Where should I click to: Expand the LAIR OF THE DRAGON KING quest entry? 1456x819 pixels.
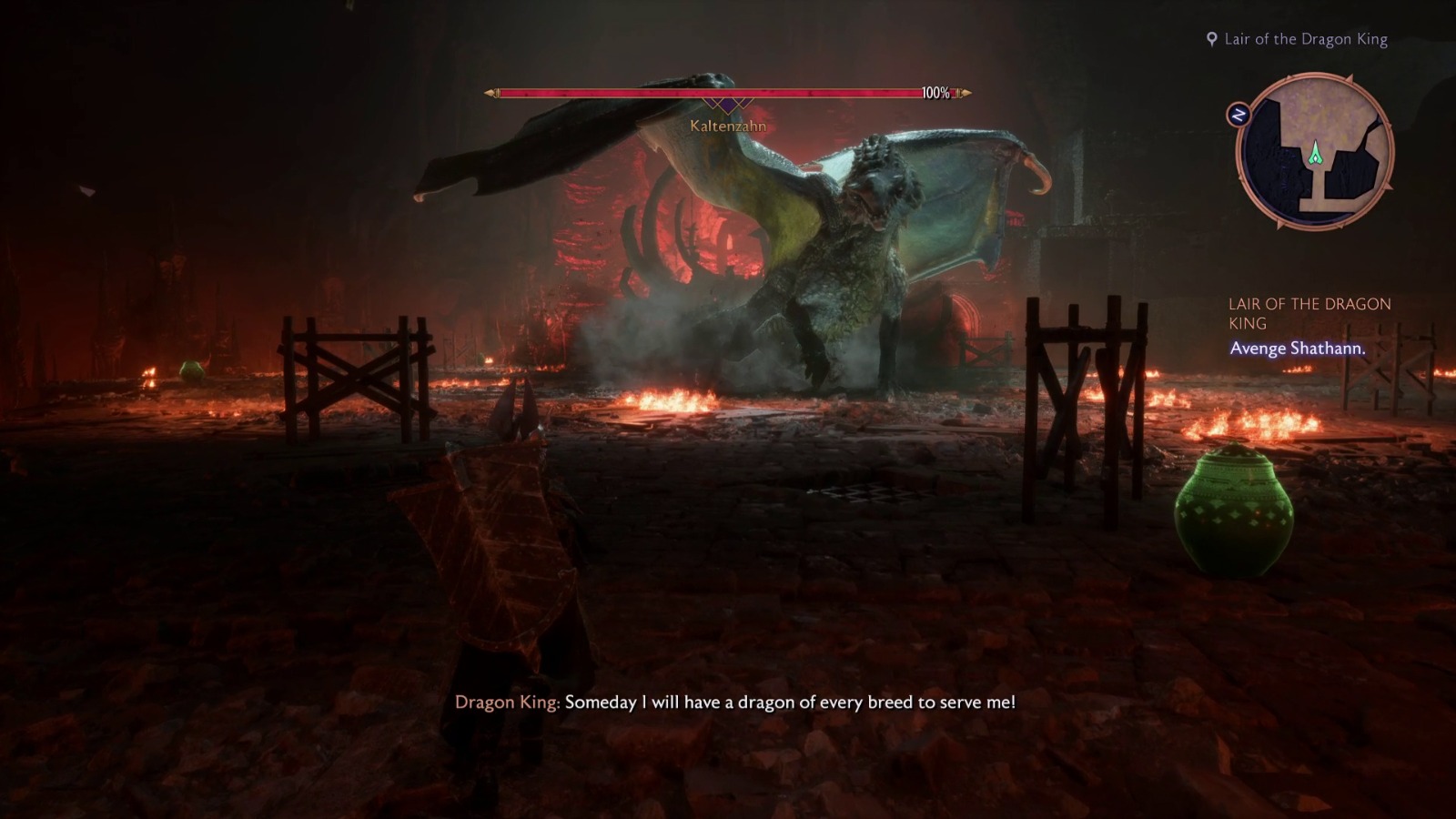(x=1310, y=311)
